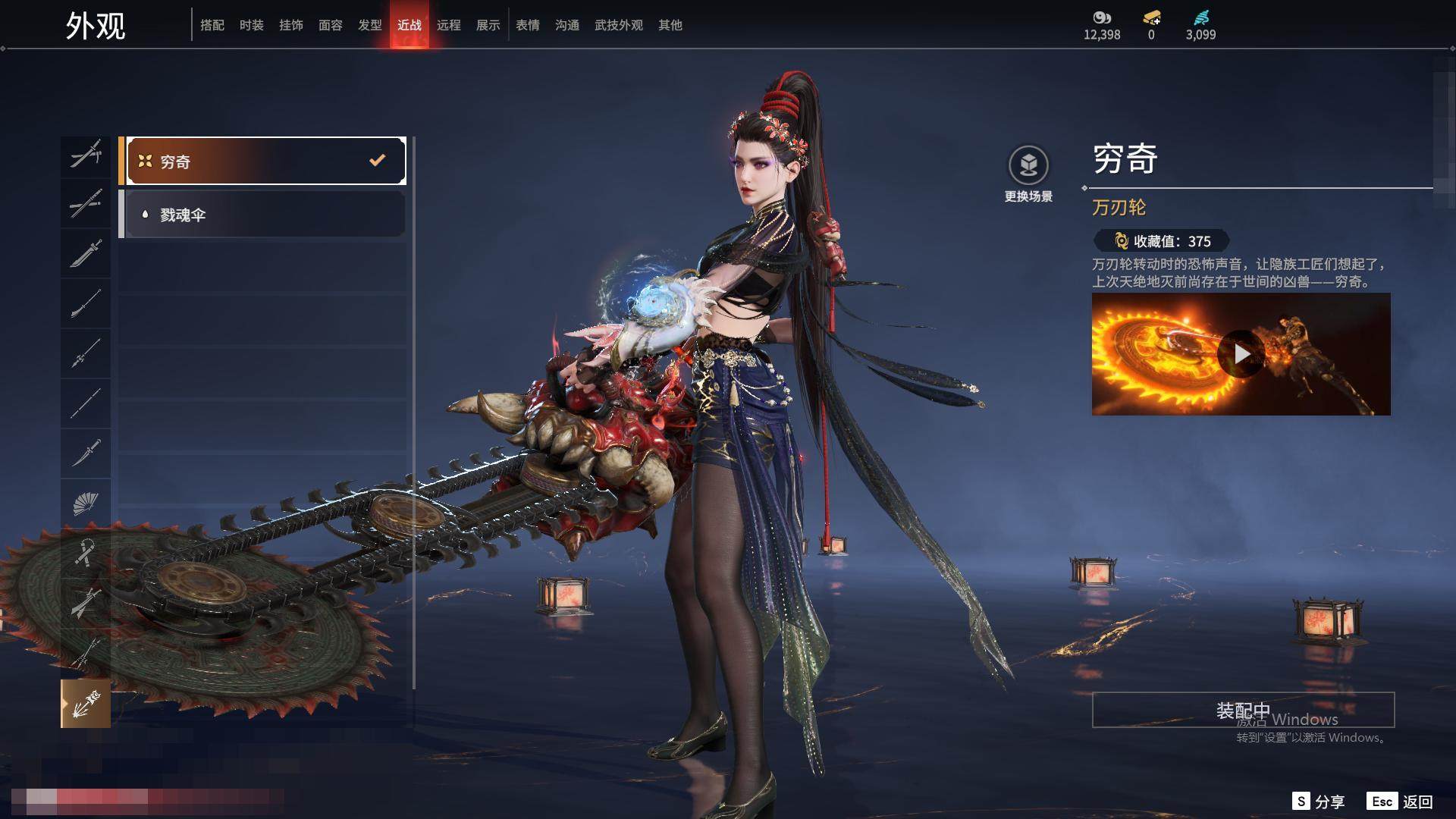Viewport: 1456px width, 819px height.
Task: Choose the 穷奇 weapon skin row
Action: 262,161
